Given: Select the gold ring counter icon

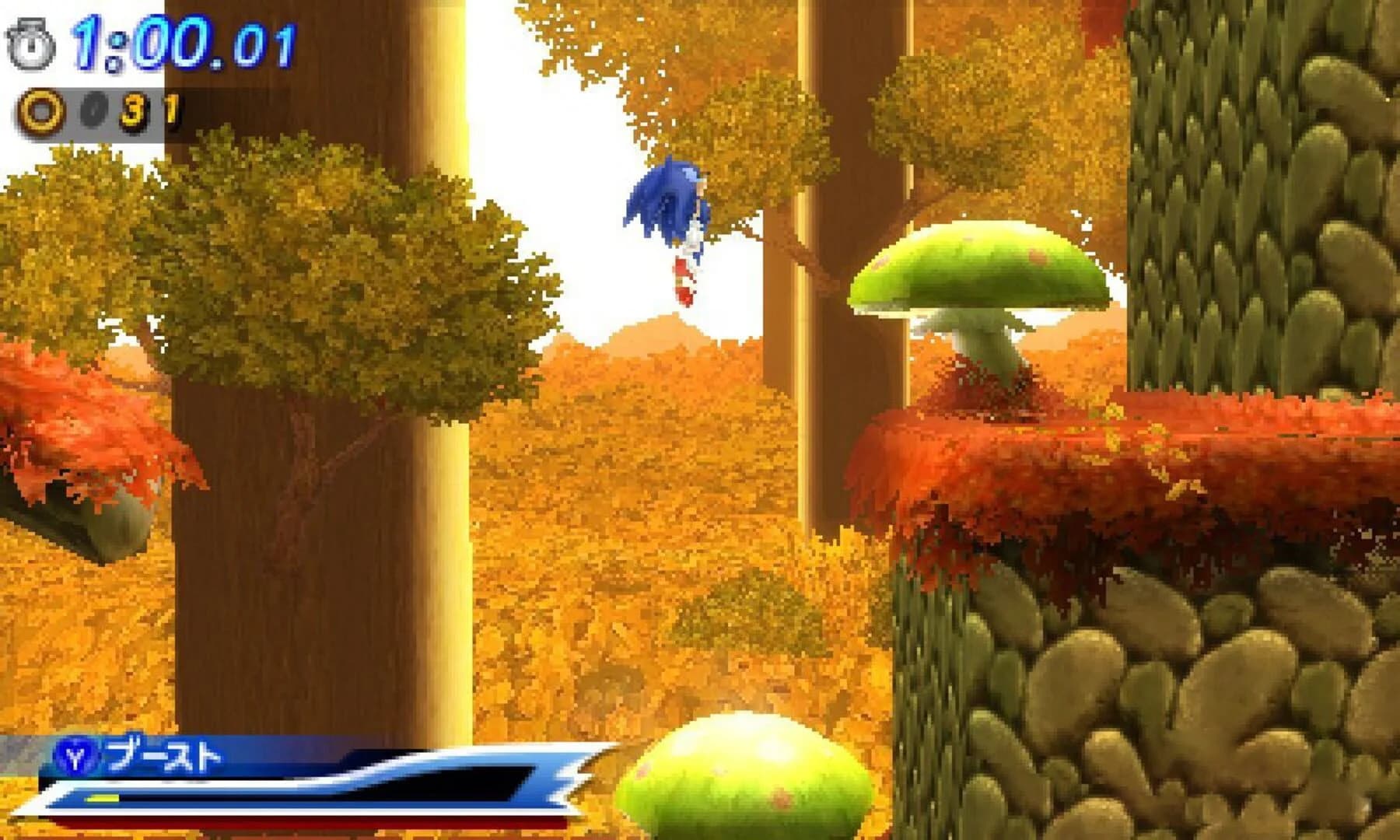Looking at the screenshot, I should (40, 109).
